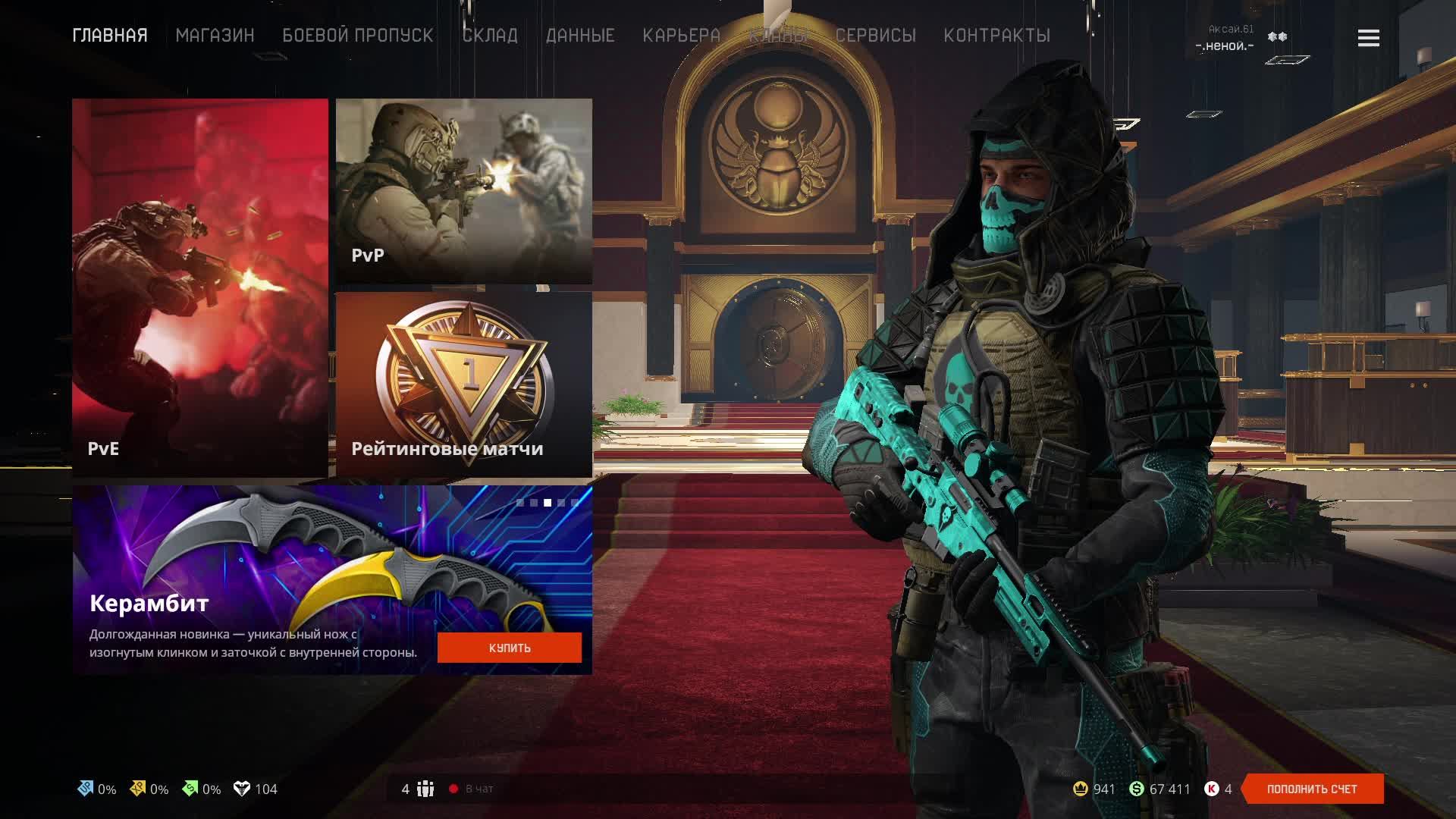This screenshot has height=819, width=1456.
Task: Select the first banner carousel dot
Action: click(520, 503)
